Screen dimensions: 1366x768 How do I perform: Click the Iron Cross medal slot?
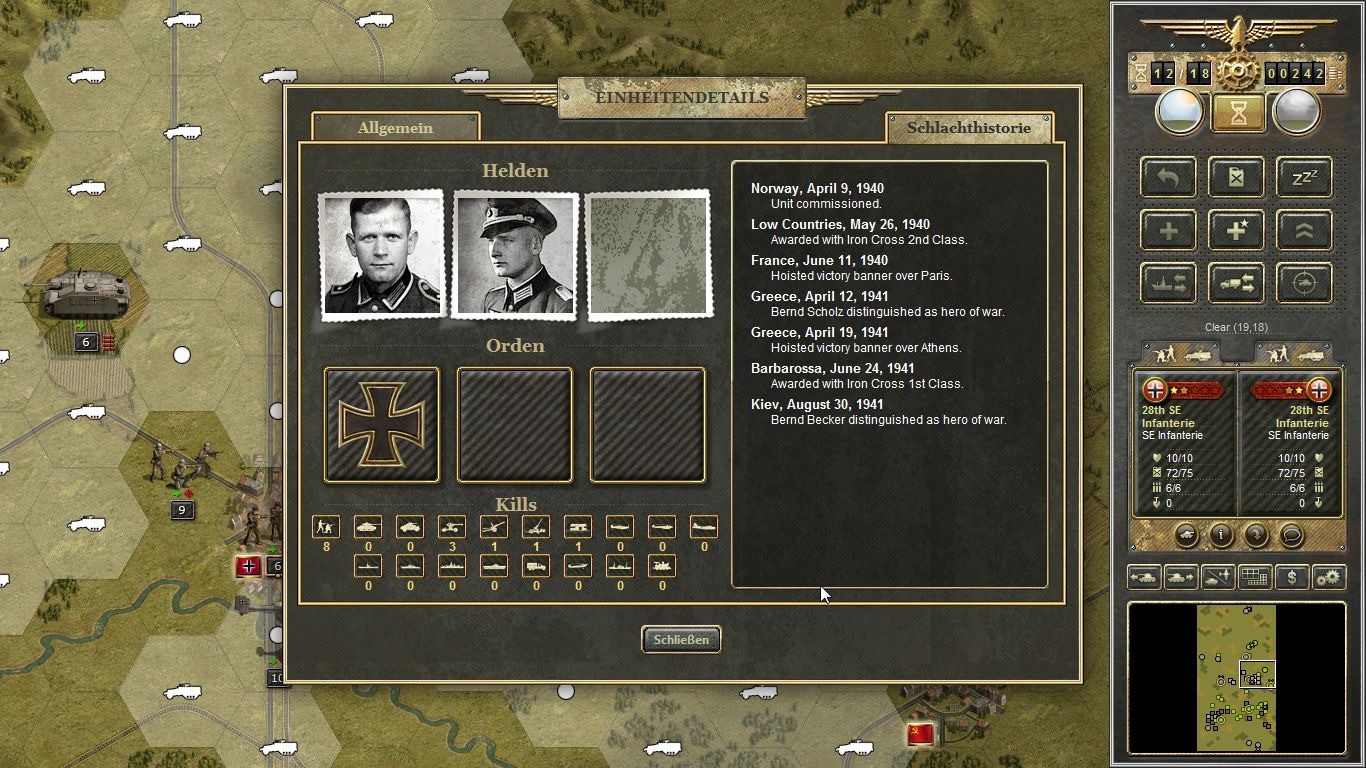[381, 425]
